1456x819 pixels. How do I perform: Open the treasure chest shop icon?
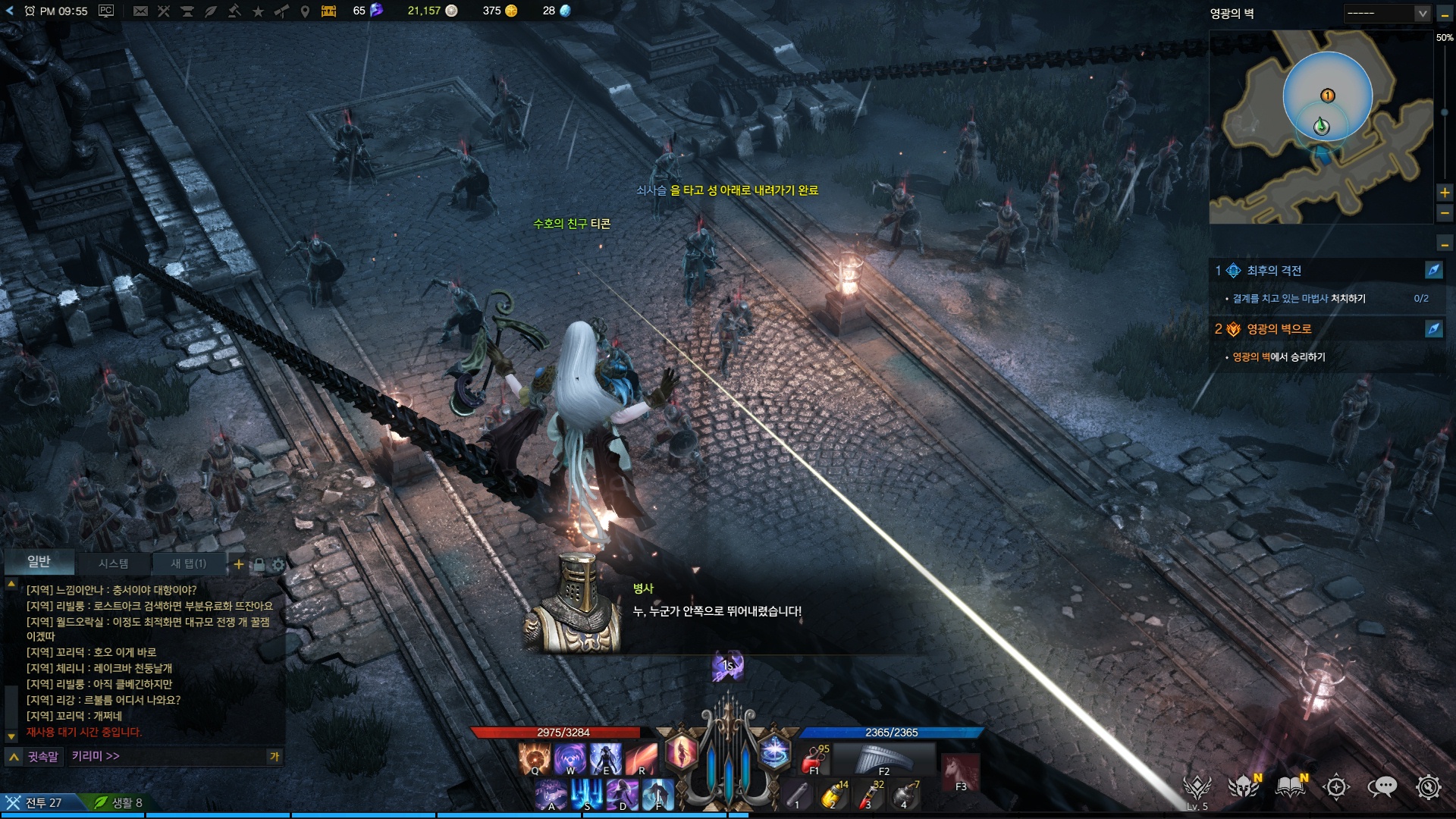[328, 11]
